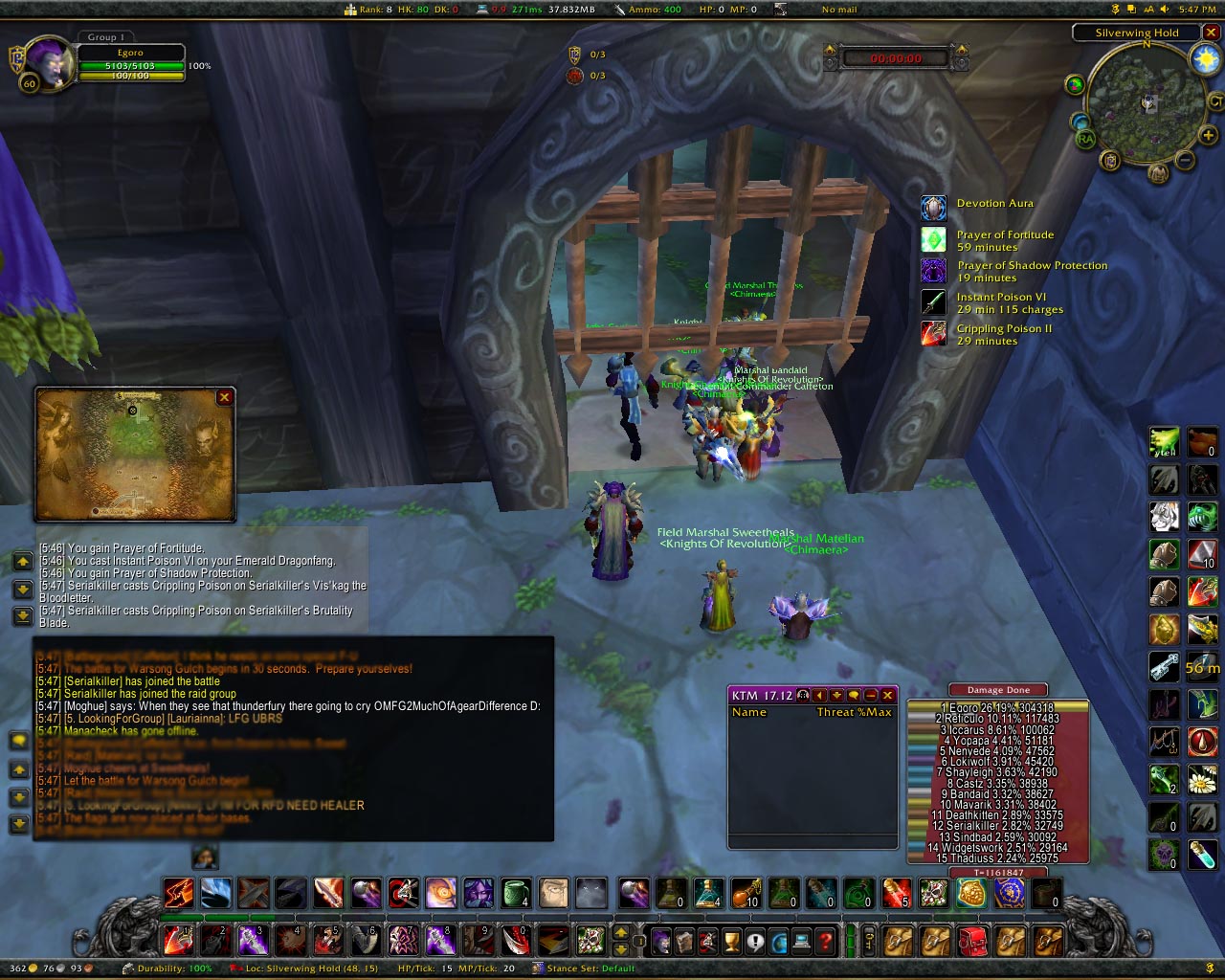Select Egoro's row in damage meter
Screen dimensions: 1225x980
(x=998, y=707)
